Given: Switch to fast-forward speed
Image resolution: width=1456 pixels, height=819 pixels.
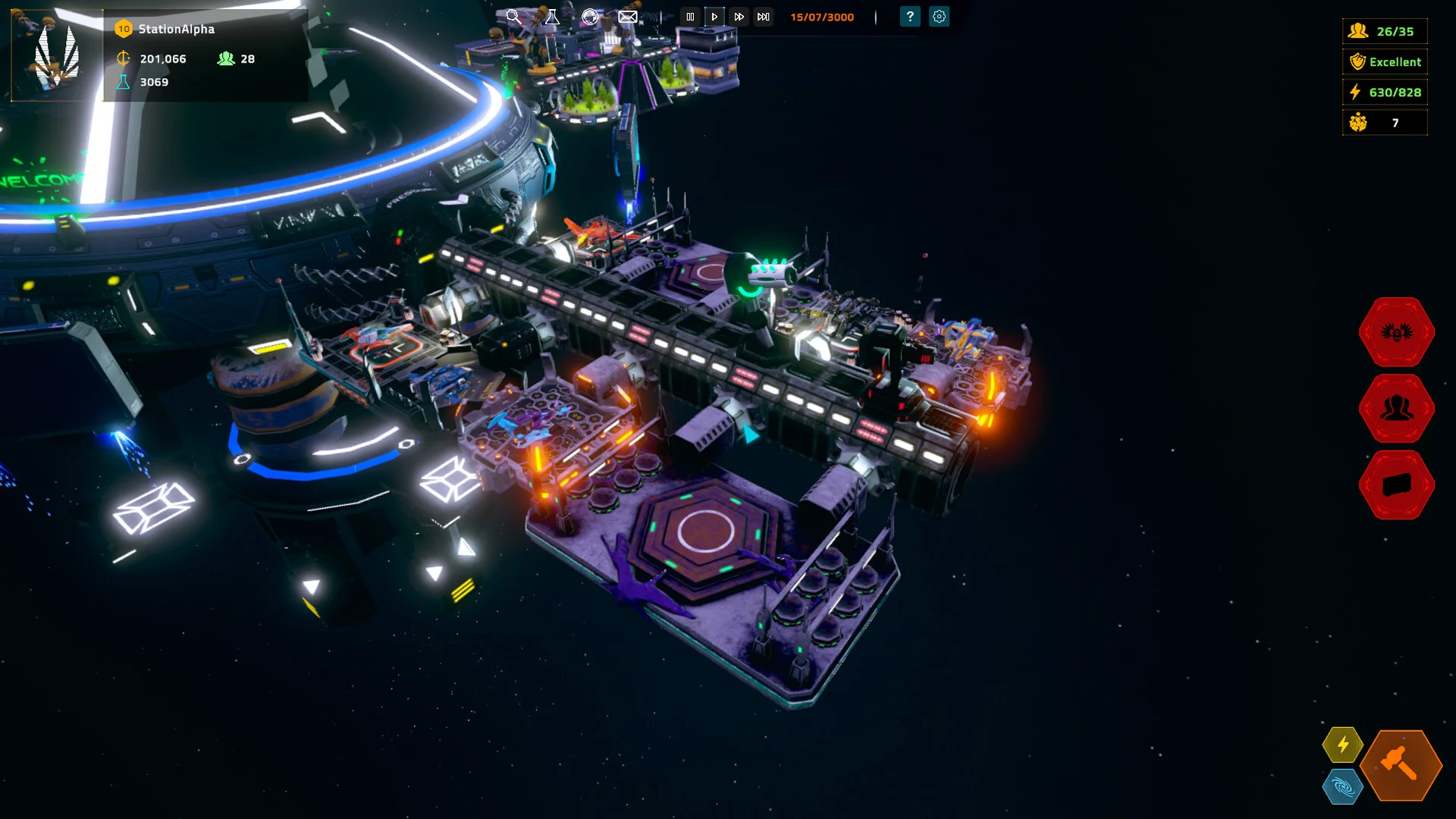Looking at the screenshot, I should click(x=739, y=17).
